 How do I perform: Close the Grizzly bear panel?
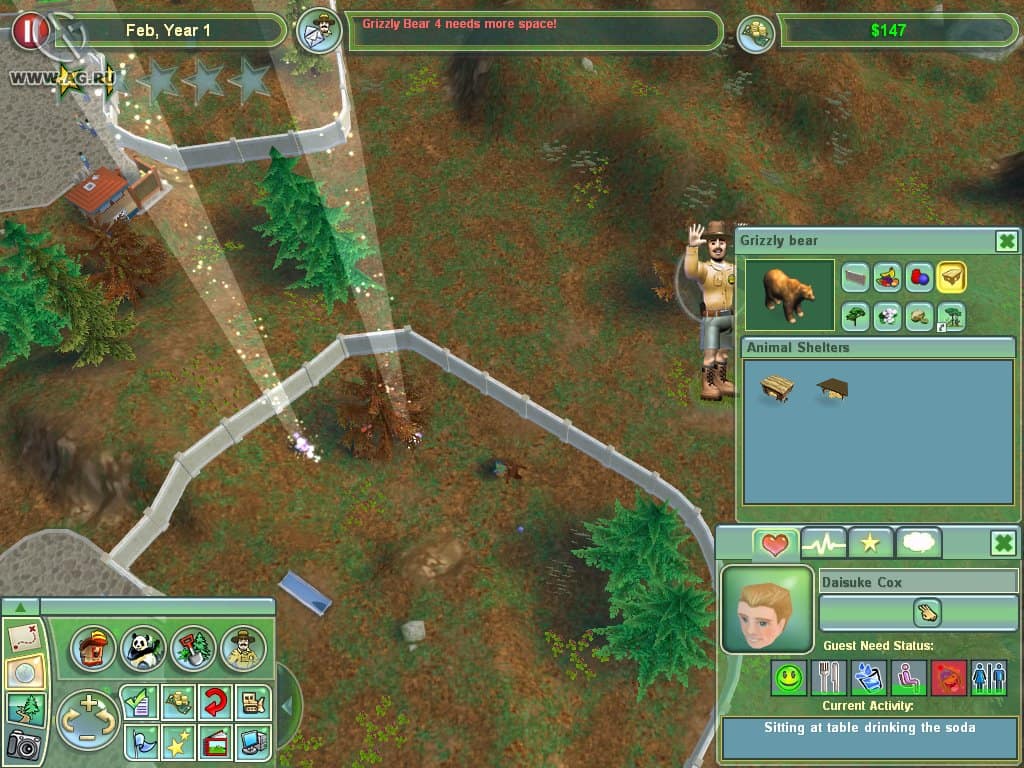point(1006,241)
